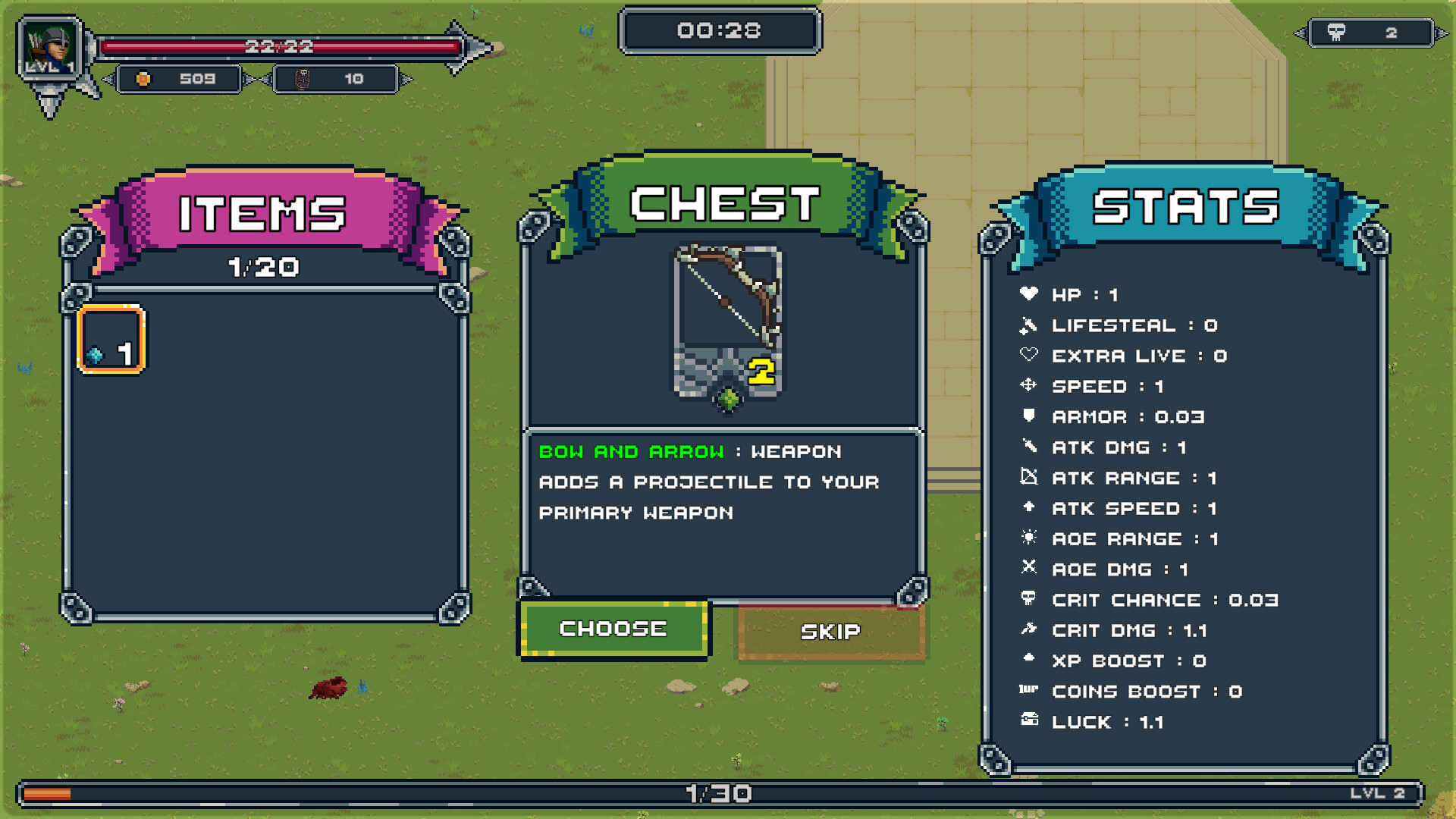Select the coin icon showing 509

coord(143,78)
